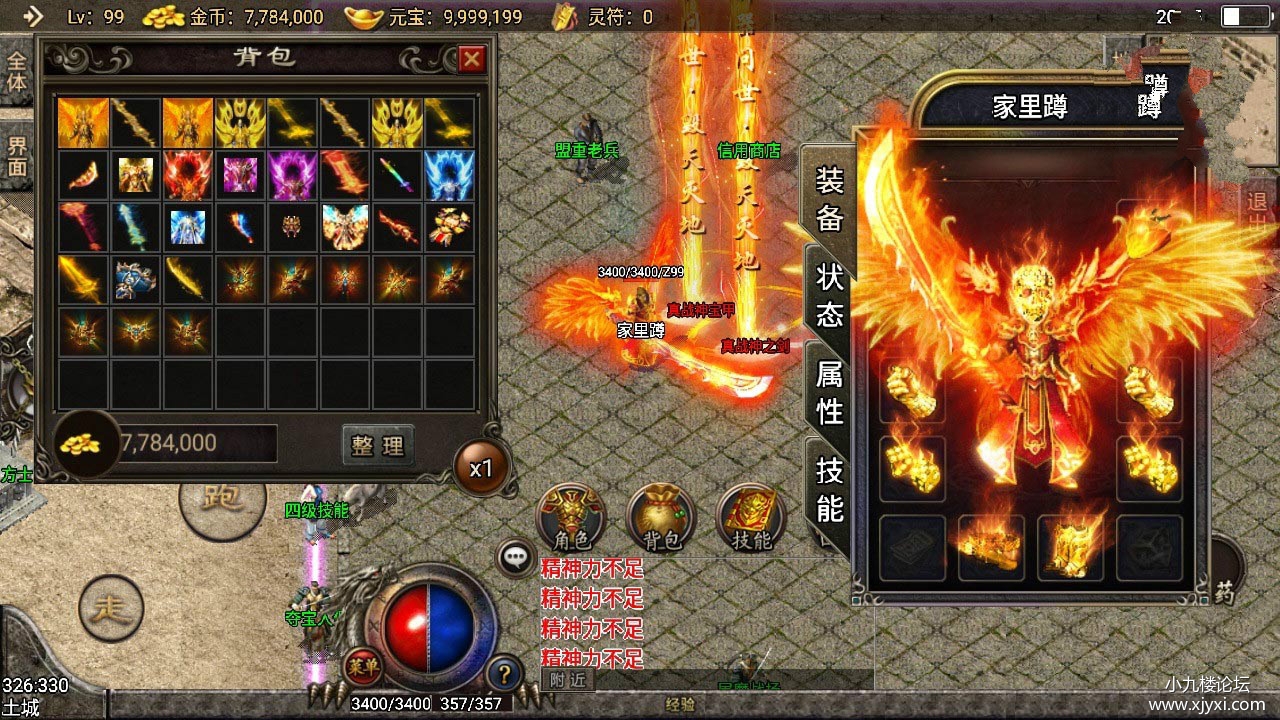1280x720 pixels.
Task: Close the 背包 backpack window
Action: (472, 59)
